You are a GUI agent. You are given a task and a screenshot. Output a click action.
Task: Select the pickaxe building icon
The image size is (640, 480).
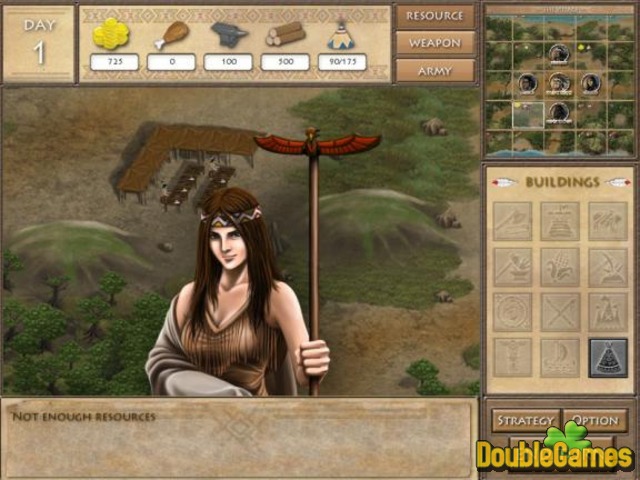607,266
